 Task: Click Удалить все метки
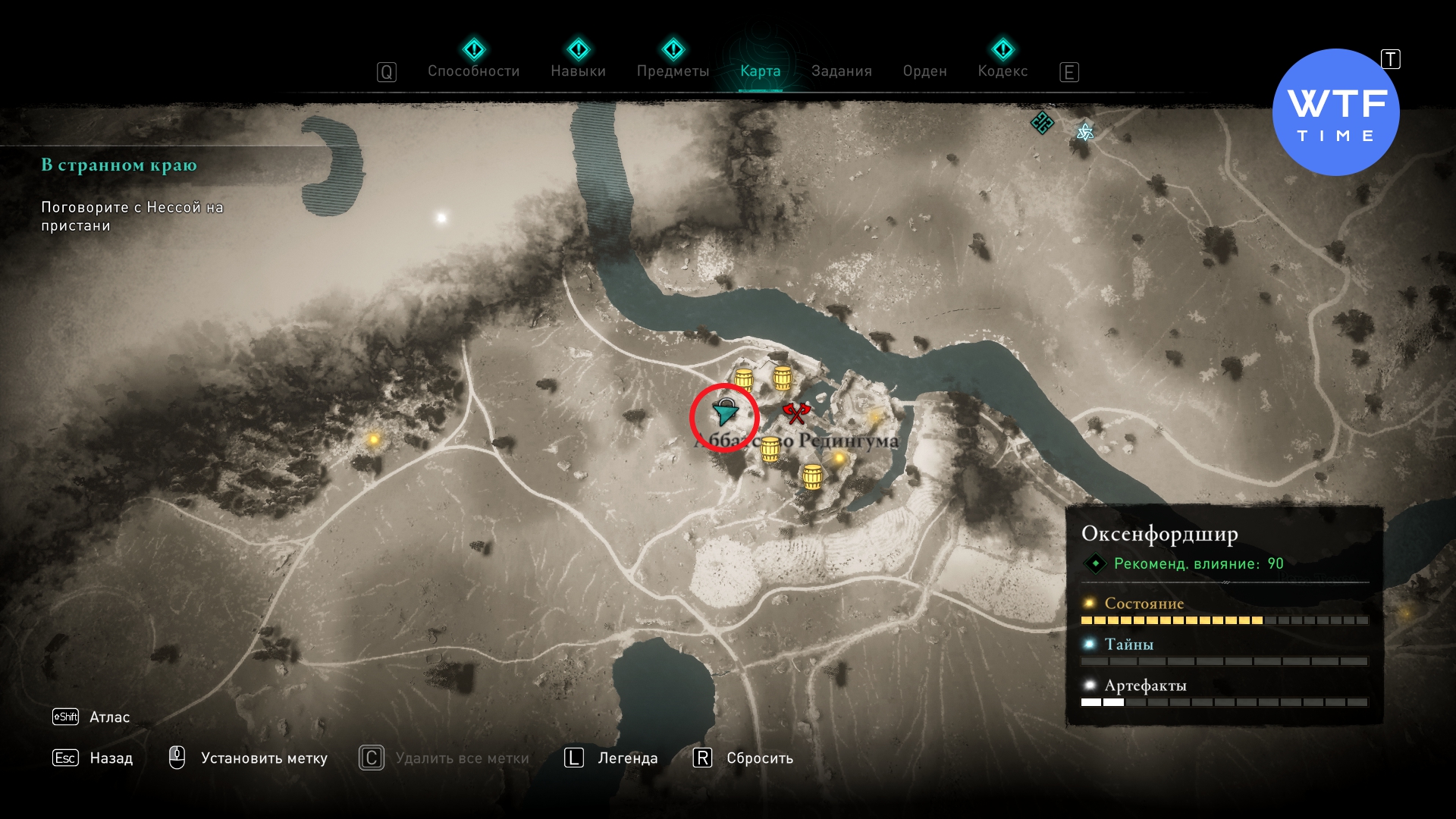pyautogui.click(x=462, y=758)
